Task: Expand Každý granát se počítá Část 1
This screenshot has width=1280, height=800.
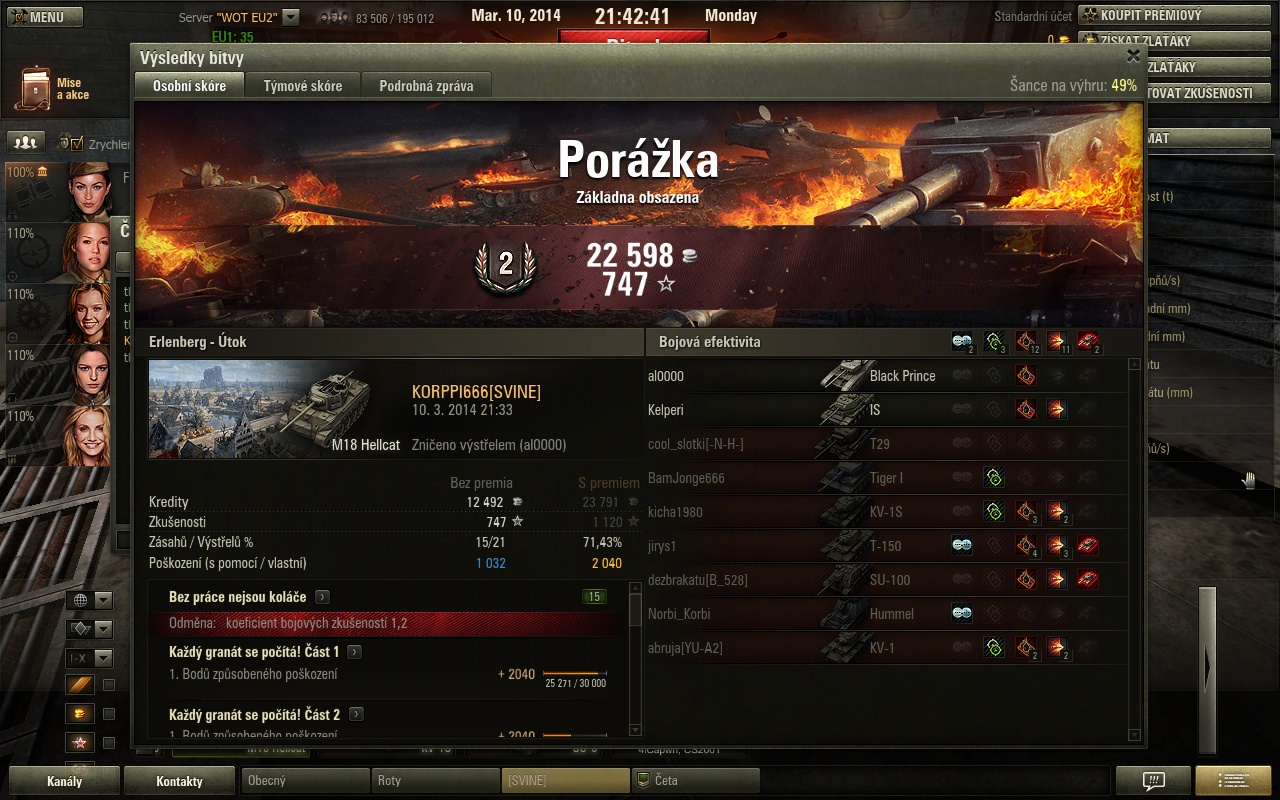Action: [x=355, y=652]
